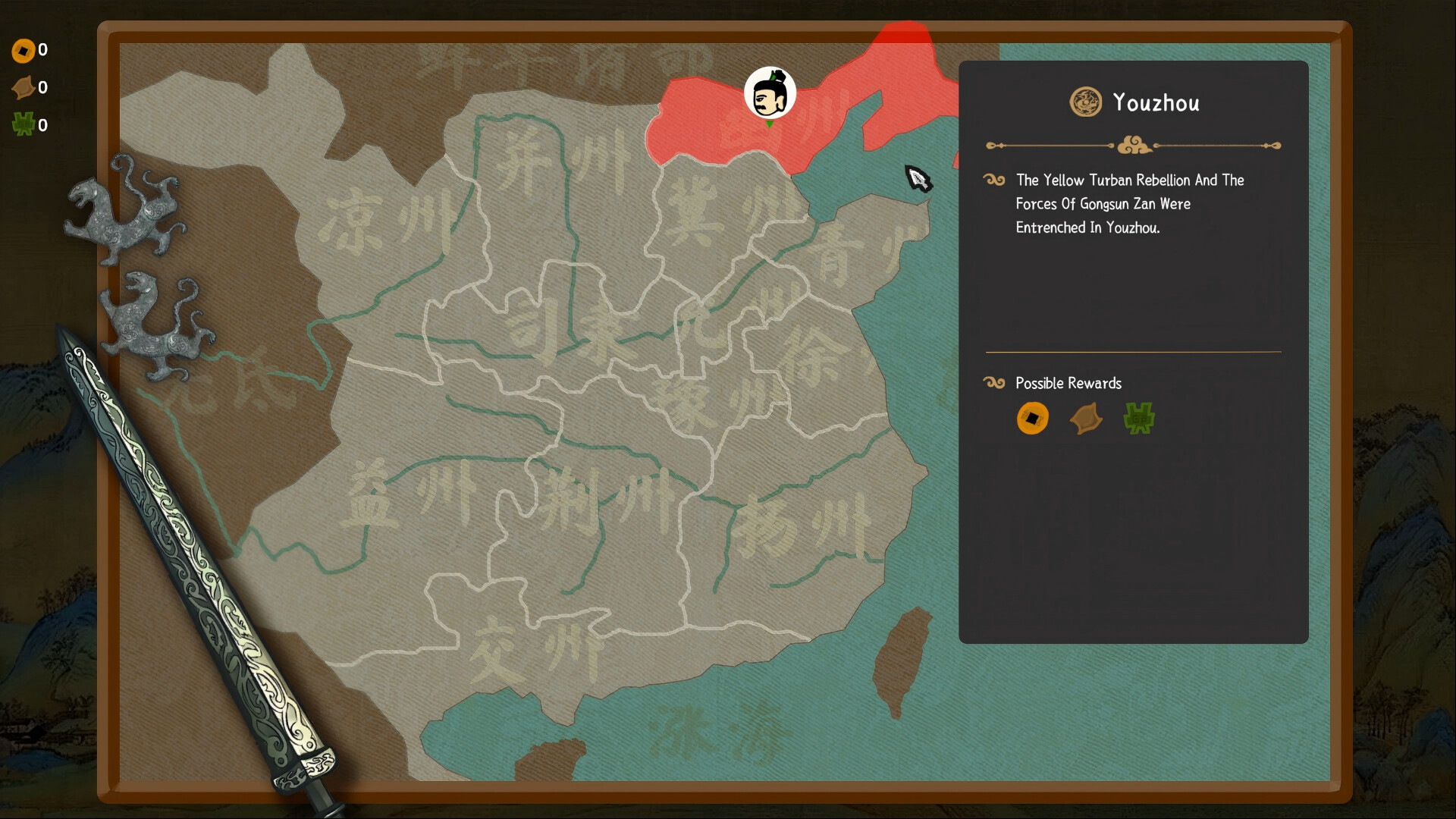Screen dimensions: 1456x819
Task: Click the leather pouch resource icon
Action: [24, 87]
